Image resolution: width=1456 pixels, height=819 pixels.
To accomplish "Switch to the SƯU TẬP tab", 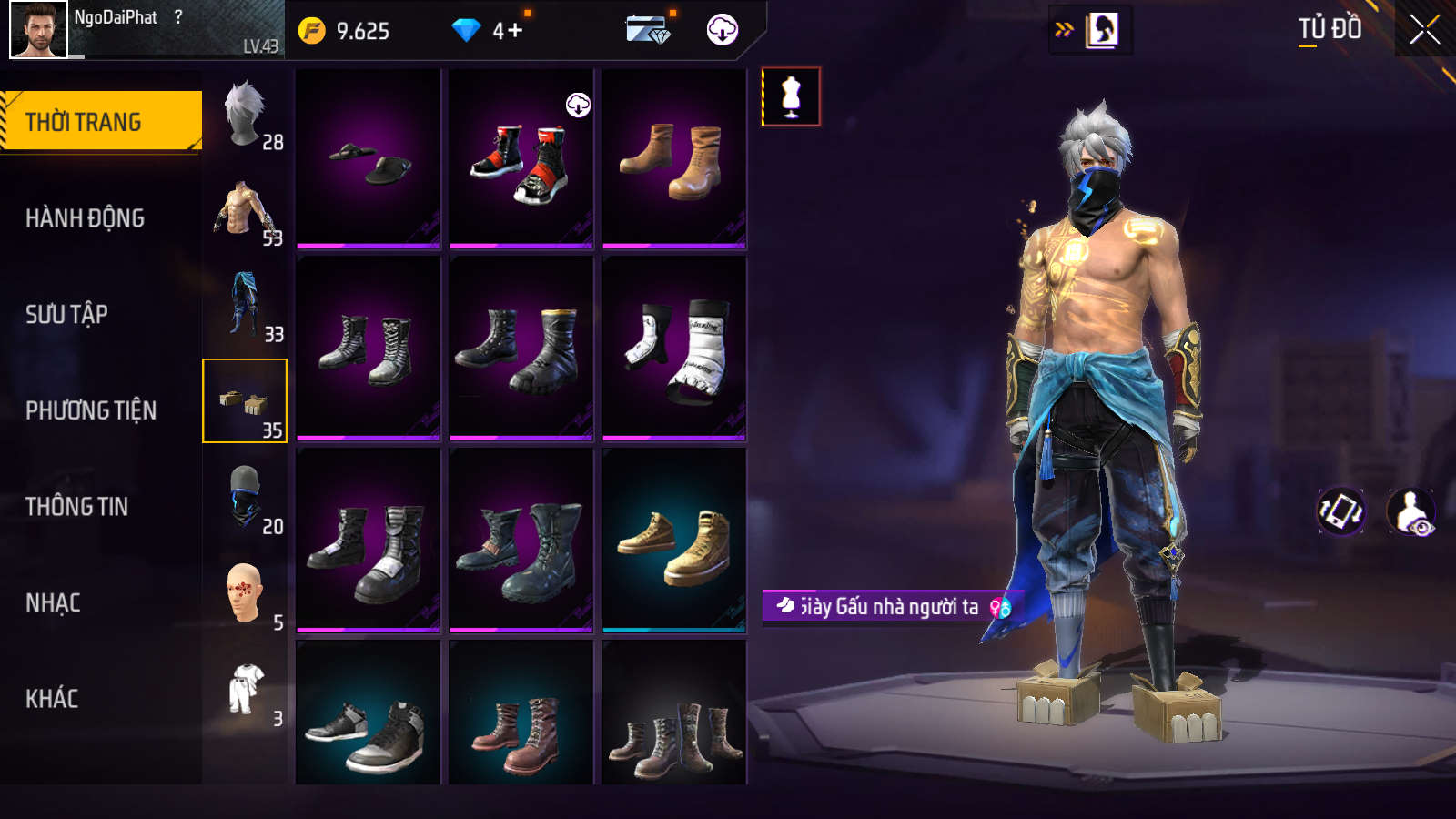I will point(66,315).
